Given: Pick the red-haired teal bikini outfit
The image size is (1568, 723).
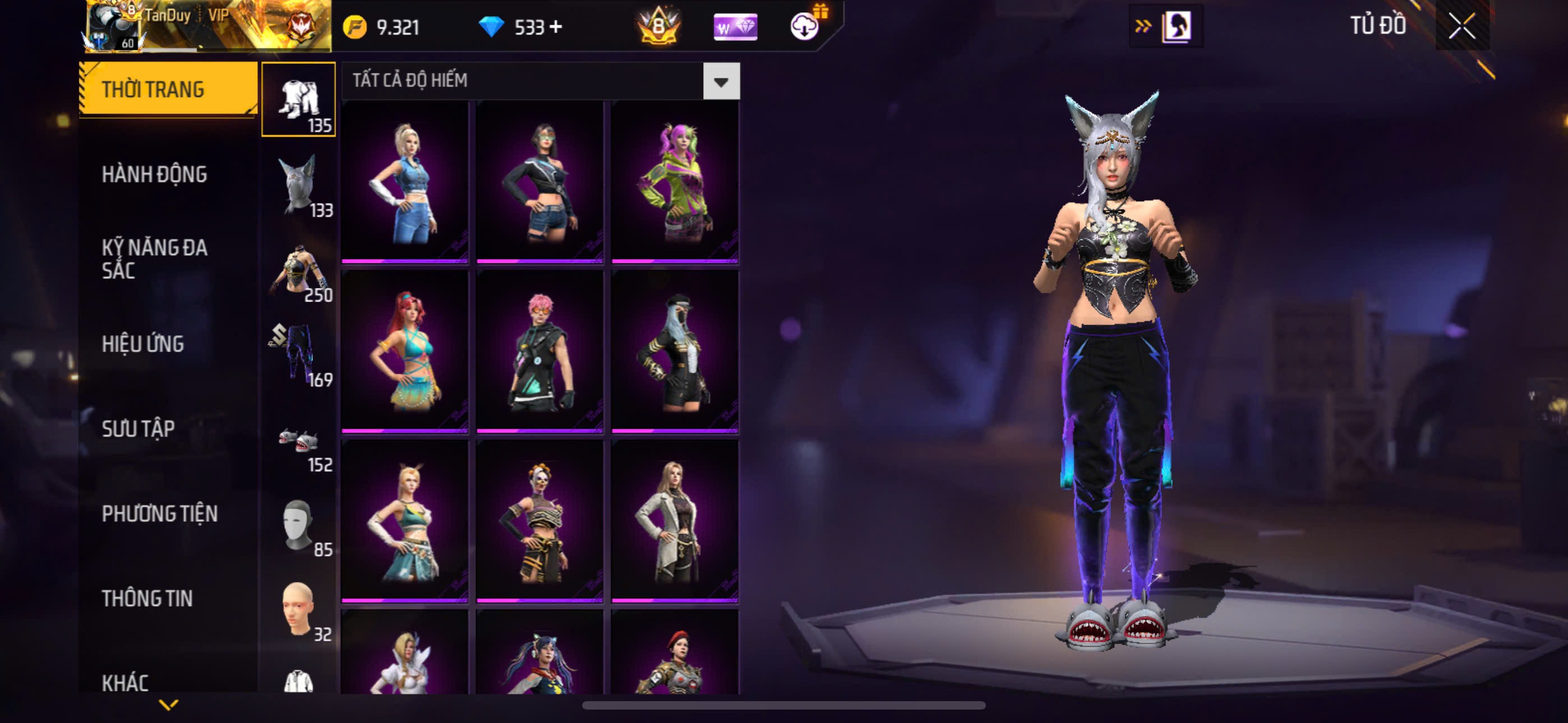Looking at the screenshot, I should click(405, 351).
